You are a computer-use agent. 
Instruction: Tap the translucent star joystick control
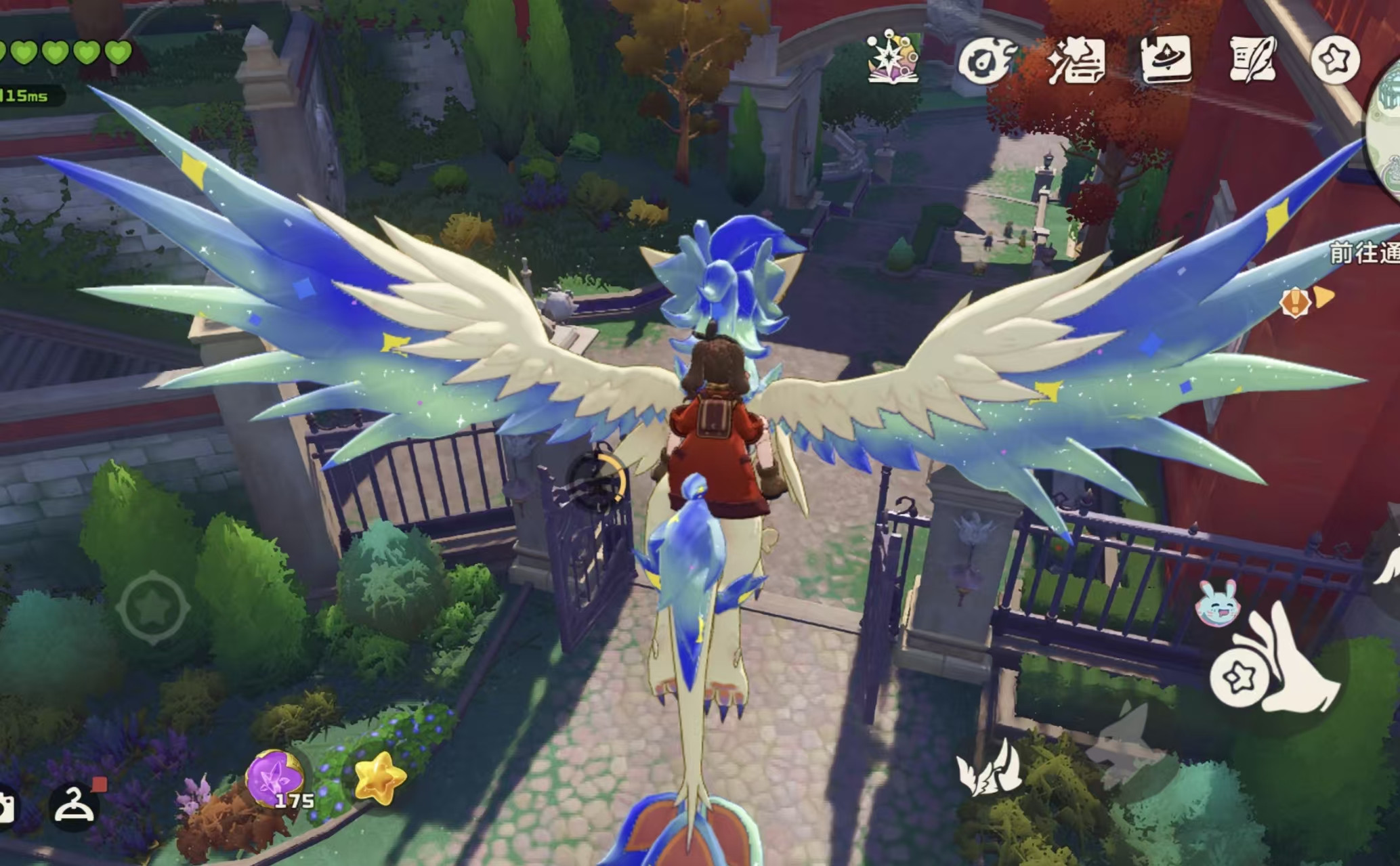tap(152, 607)
